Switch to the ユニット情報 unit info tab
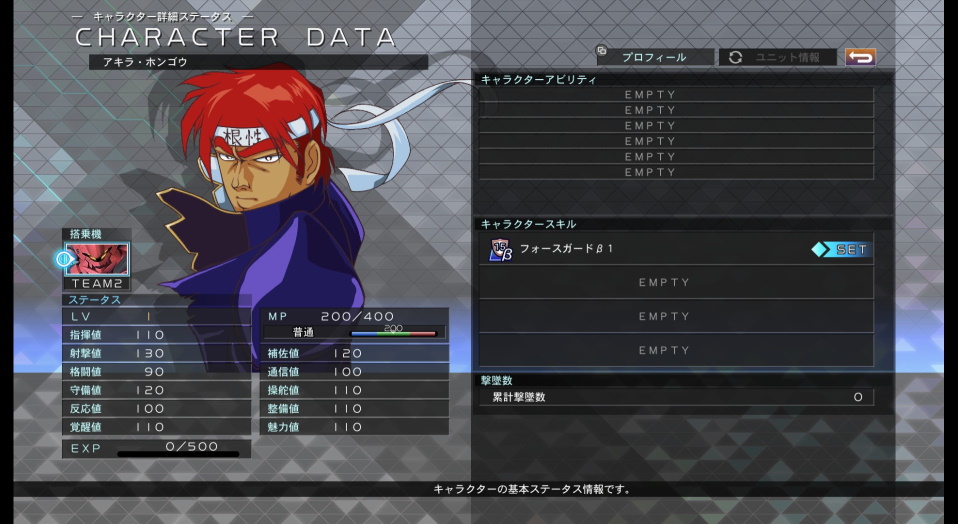958x524 pixels. click(776, 58)
